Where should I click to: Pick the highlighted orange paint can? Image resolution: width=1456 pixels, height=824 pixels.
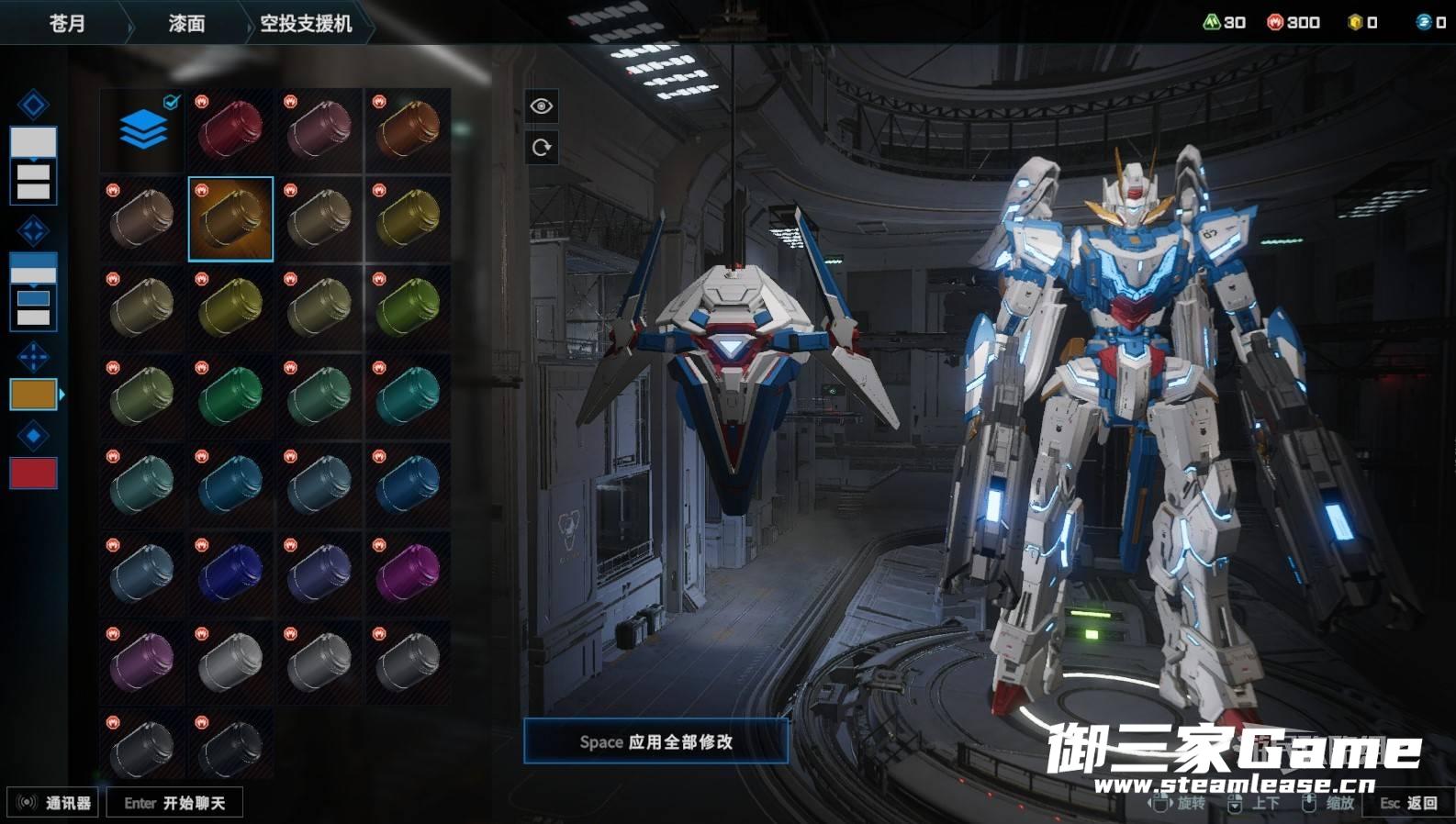(230, 219)
